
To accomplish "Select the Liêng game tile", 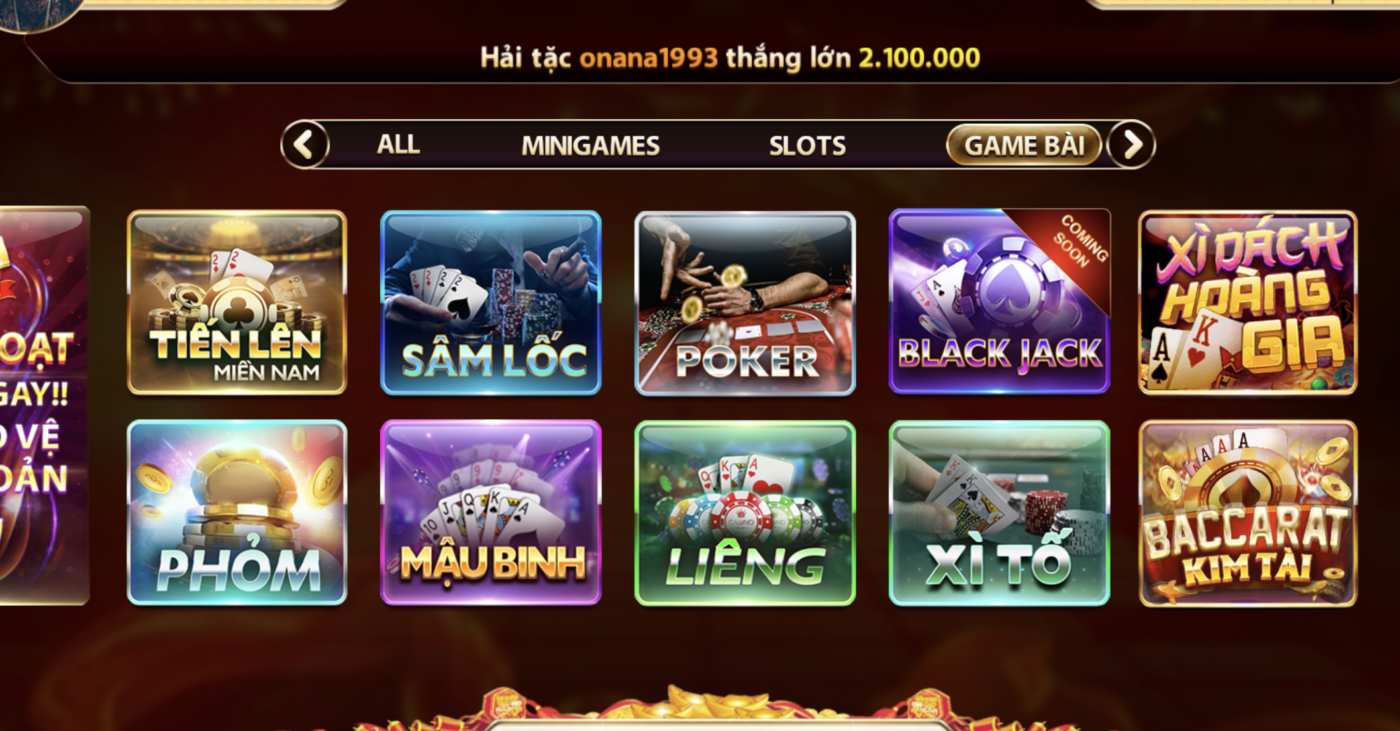I will pos(746,510).
